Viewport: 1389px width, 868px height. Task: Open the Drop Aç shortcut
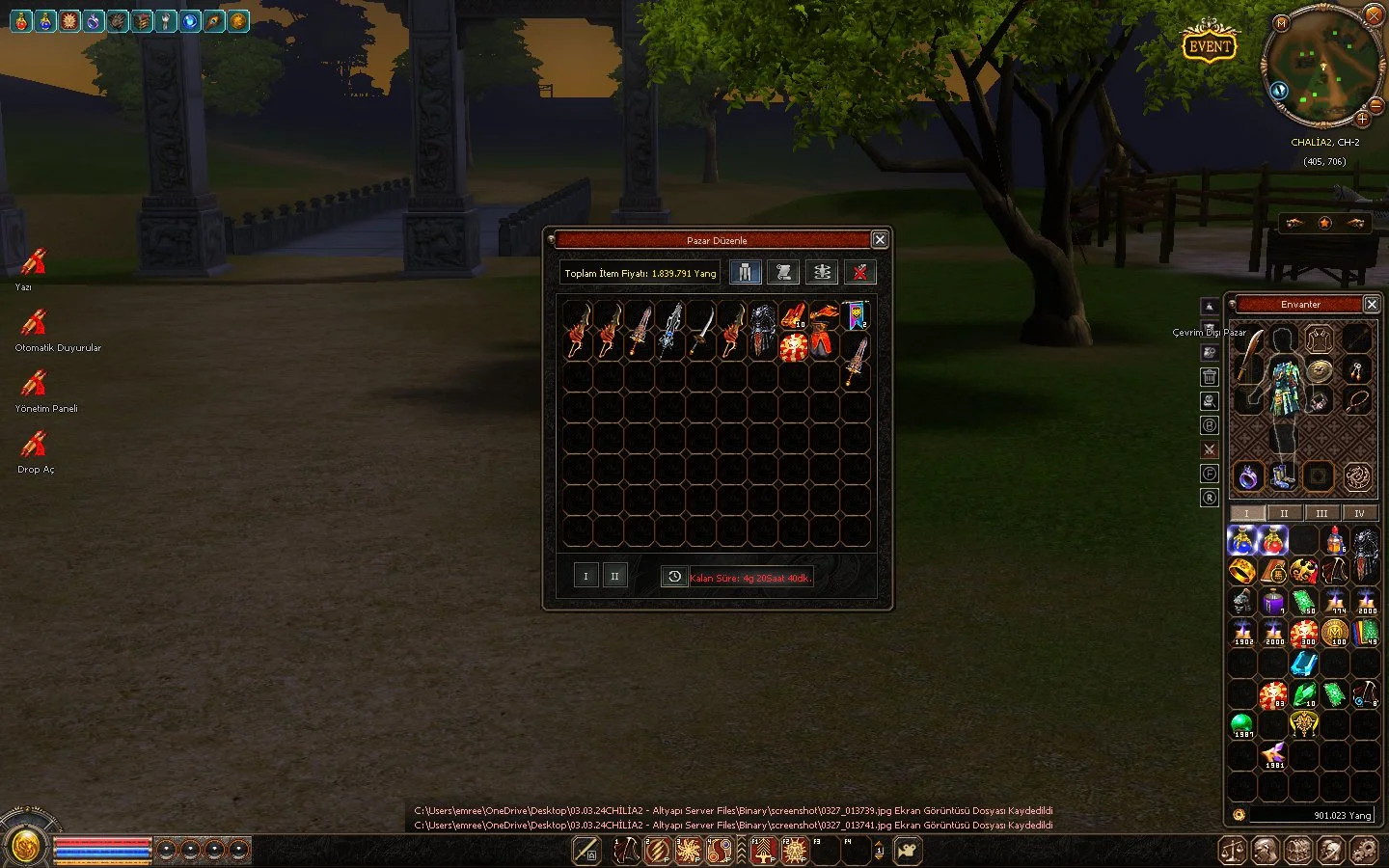35,445
